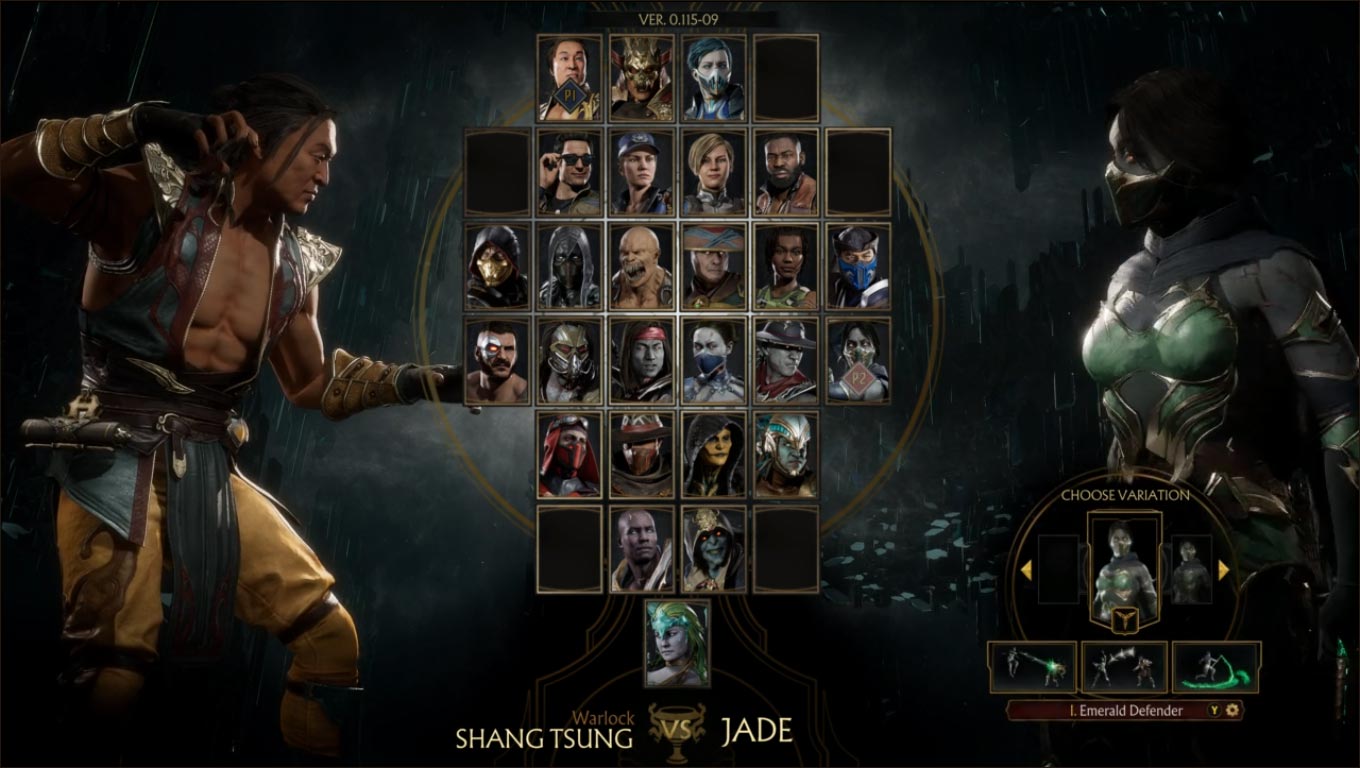This screenshot has width=1360, height=768.
Task: Select Baraka's portrait
Action: pyautogui.click(x=640, y=265)
